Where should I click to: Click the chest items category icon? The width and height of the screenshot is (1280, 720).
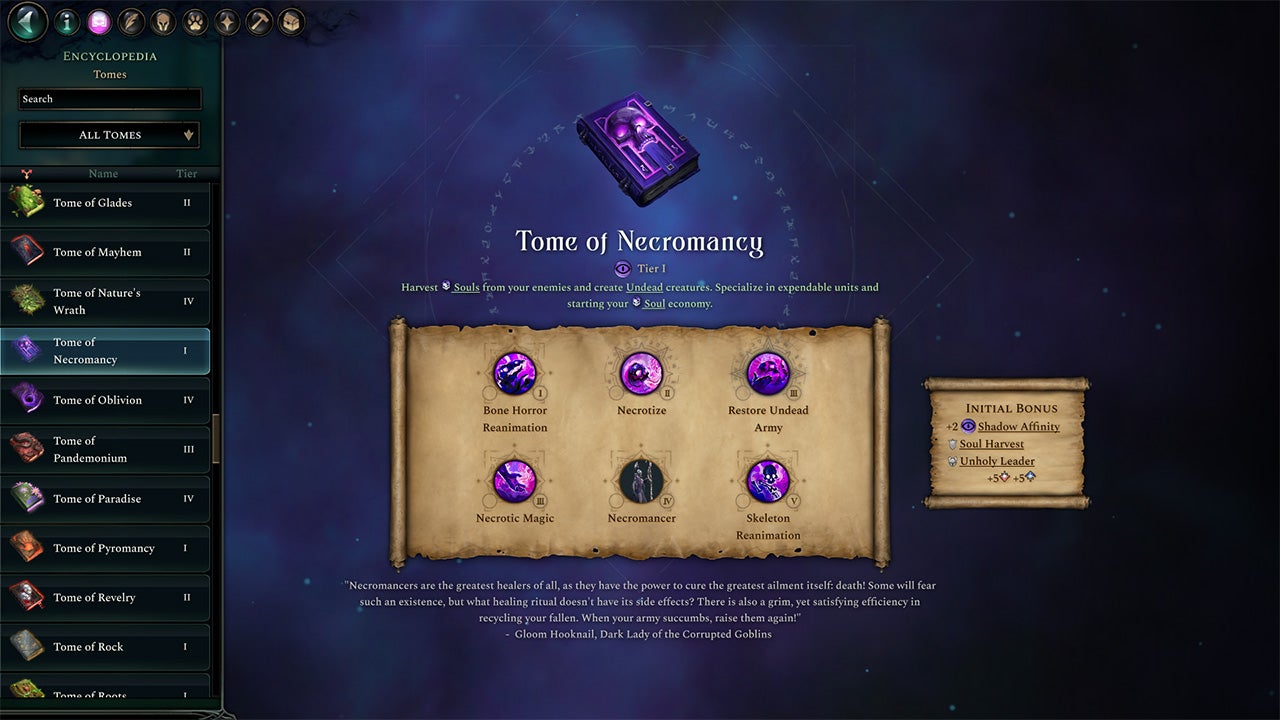290,21
